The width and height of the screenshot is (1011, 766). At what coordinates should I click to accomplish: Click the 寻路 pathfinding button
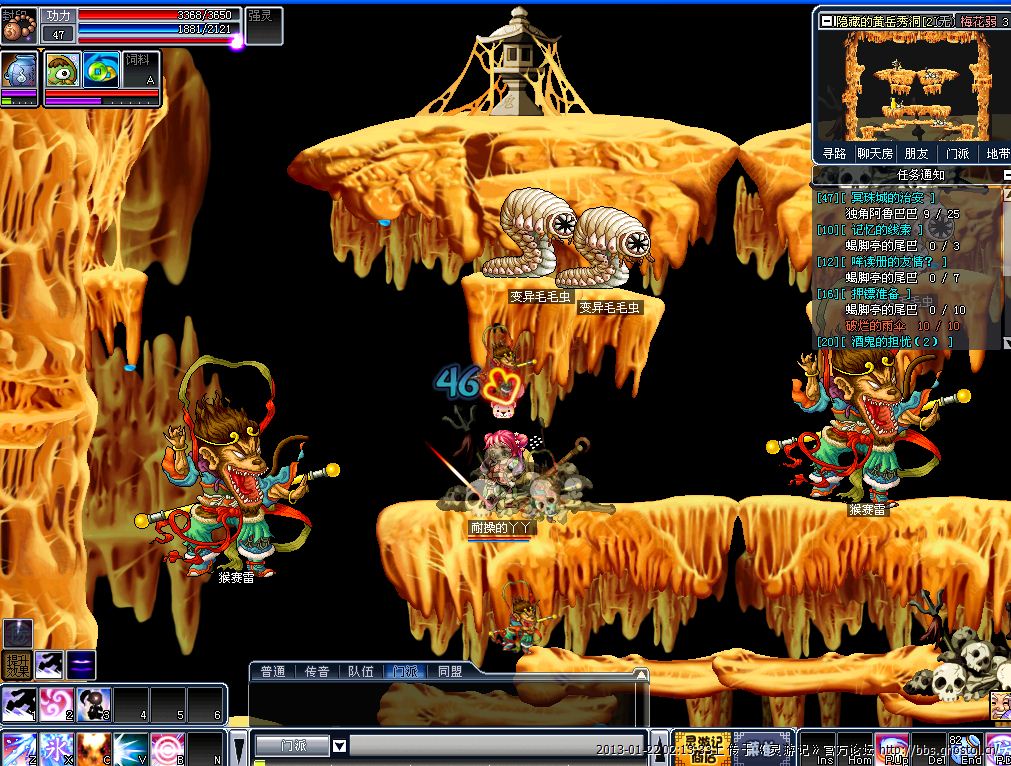click(x=834, y=154)
